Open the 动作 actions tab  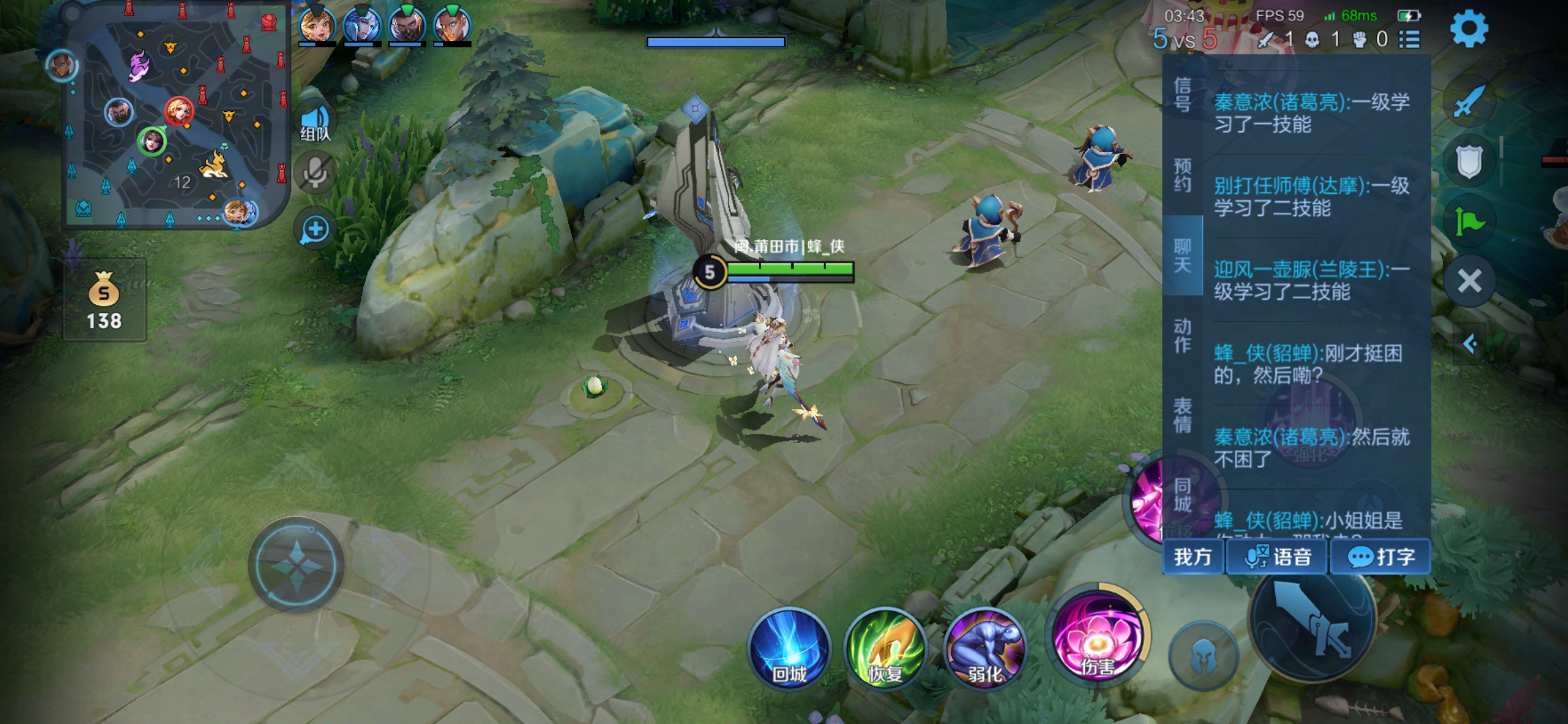(x=1183, y=336)
